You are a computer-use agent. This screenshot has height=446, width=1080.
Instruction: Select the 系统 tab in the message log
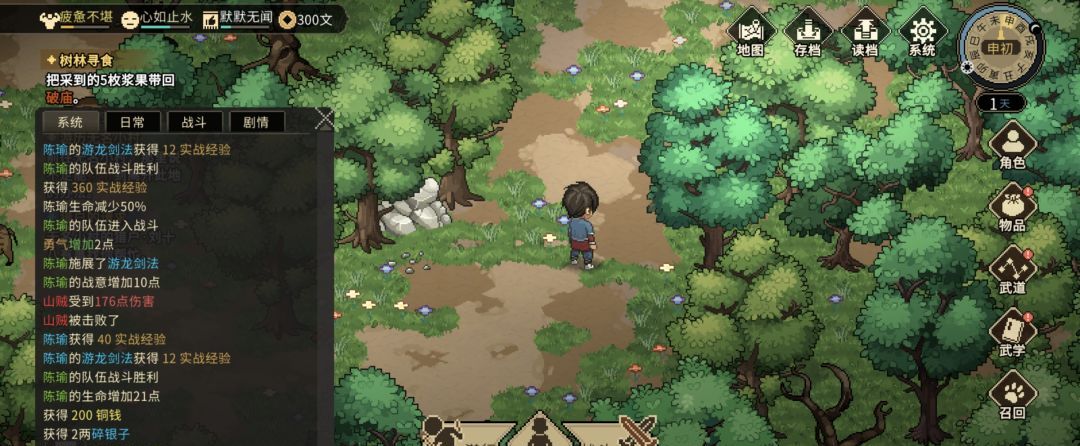pos(70,122)
